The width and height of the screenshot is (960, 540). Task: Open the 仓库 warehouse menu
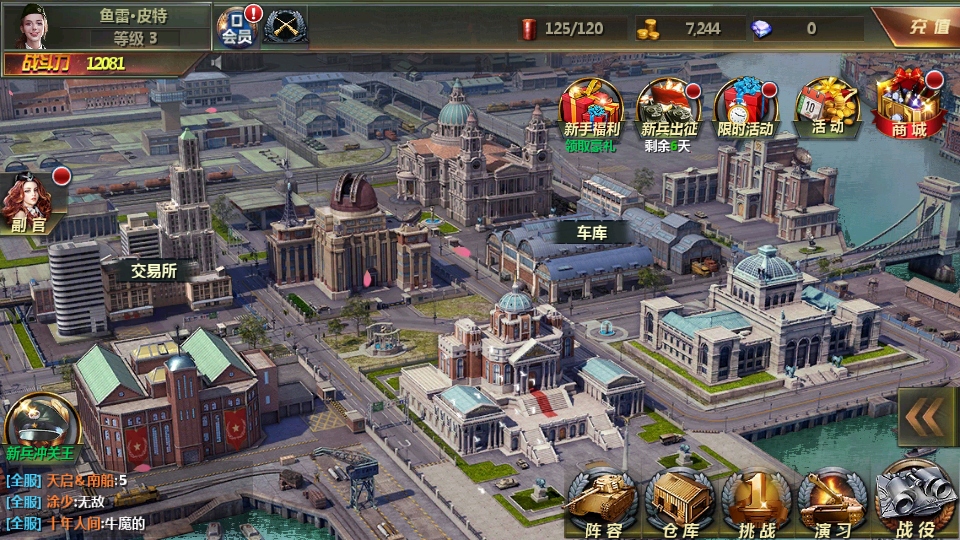click(x=679, y=502)
